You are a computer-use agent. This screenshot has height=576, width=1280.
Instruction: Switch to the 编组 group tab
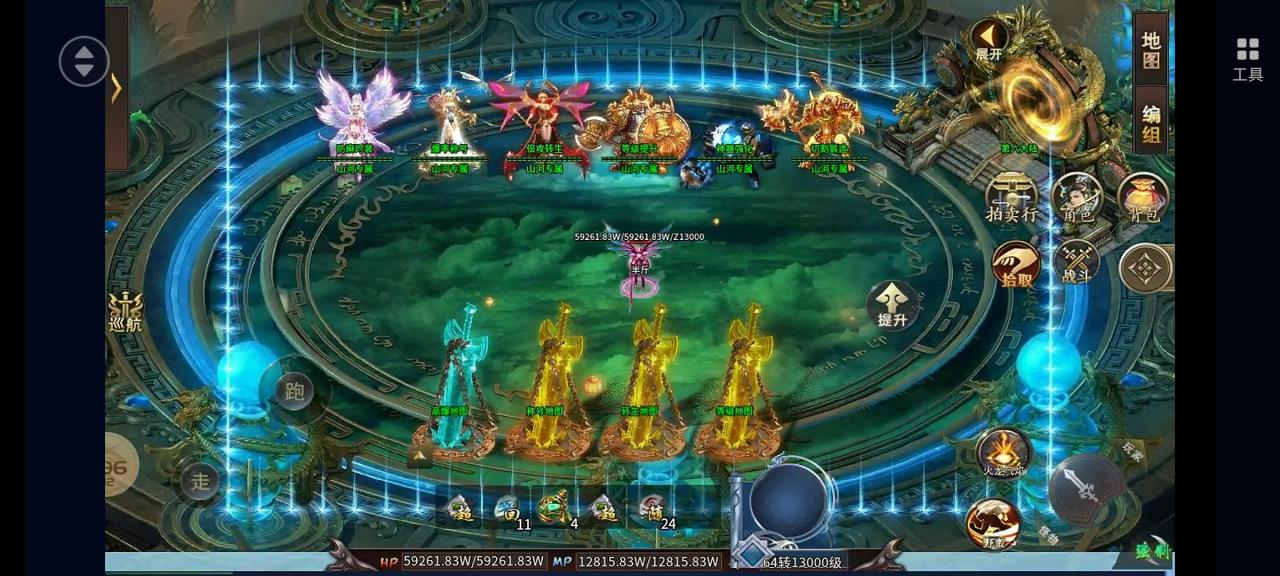pos(1151,124)
